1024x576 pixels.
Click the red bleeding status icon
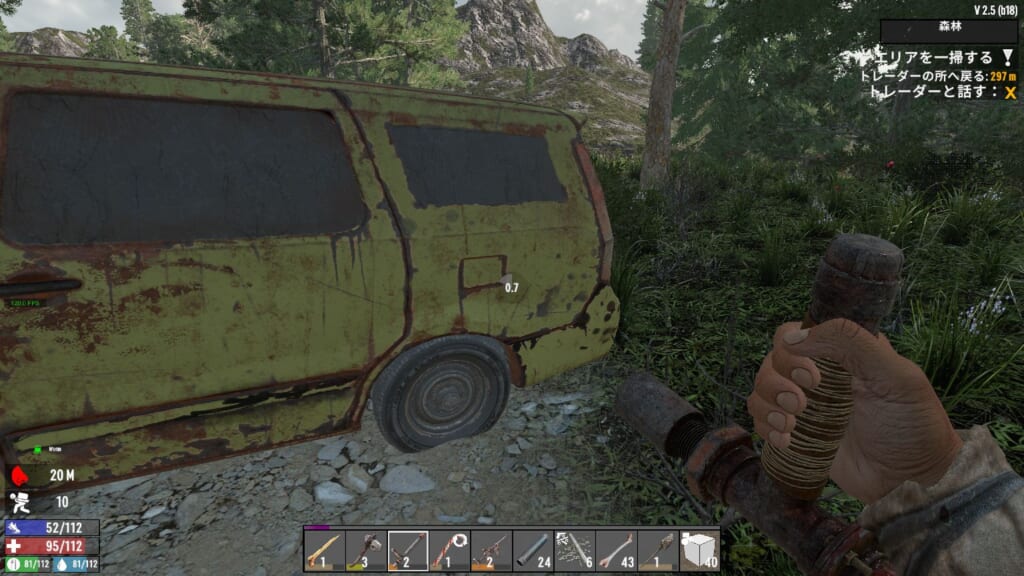(20, 476)
